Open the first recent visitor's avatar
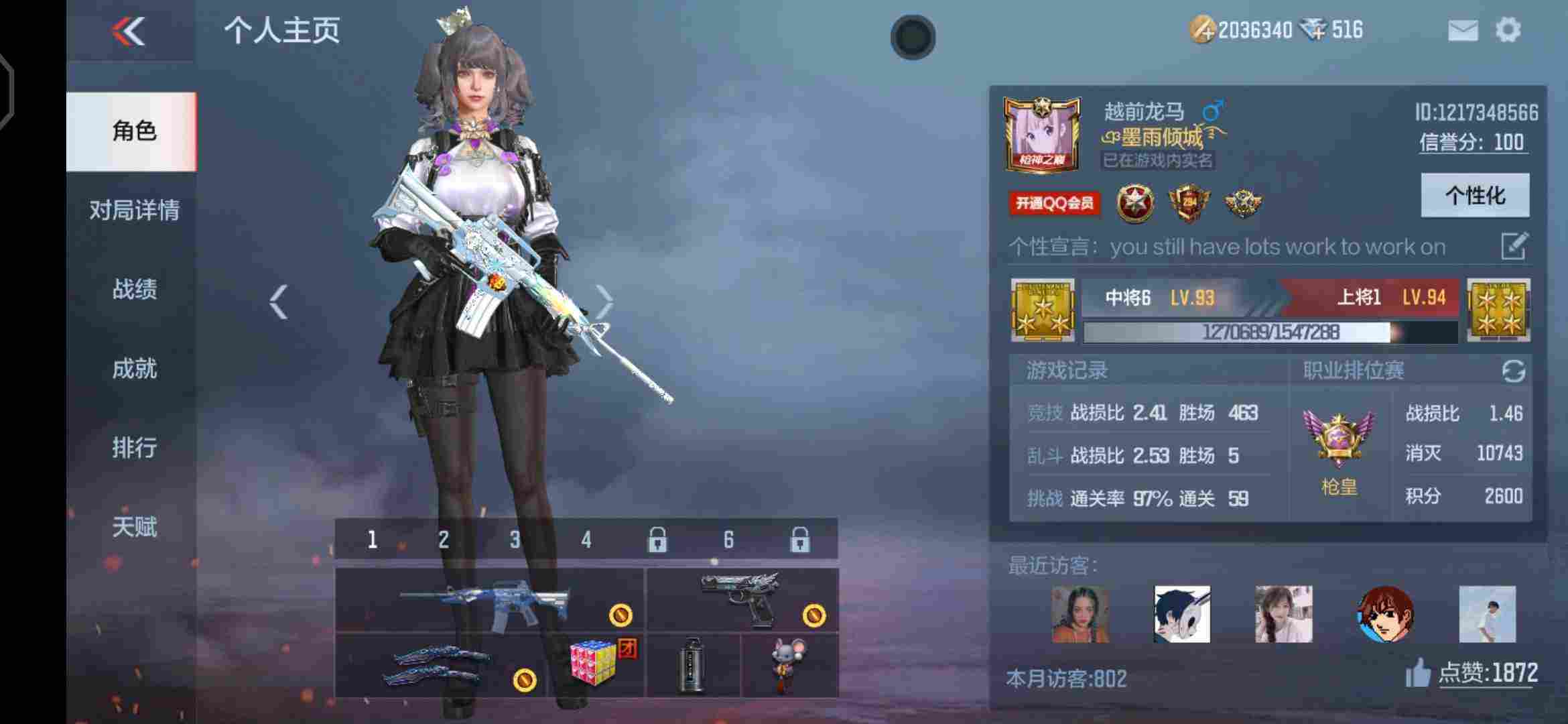Screen dimensions: 1568x724 click(1080, 614)
